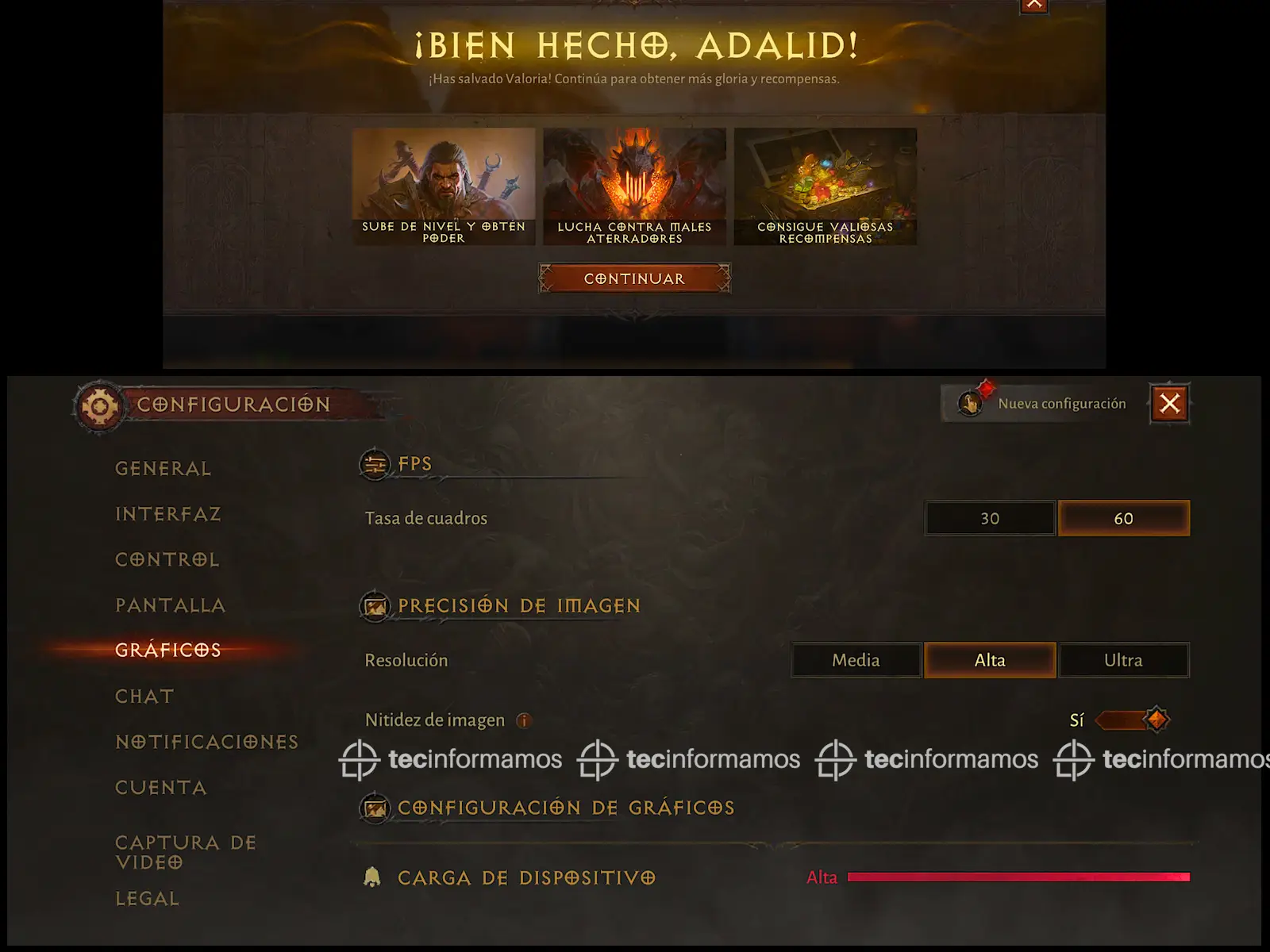Open the Chat settings section
The image size is (1270, 952).
point(144,697)
